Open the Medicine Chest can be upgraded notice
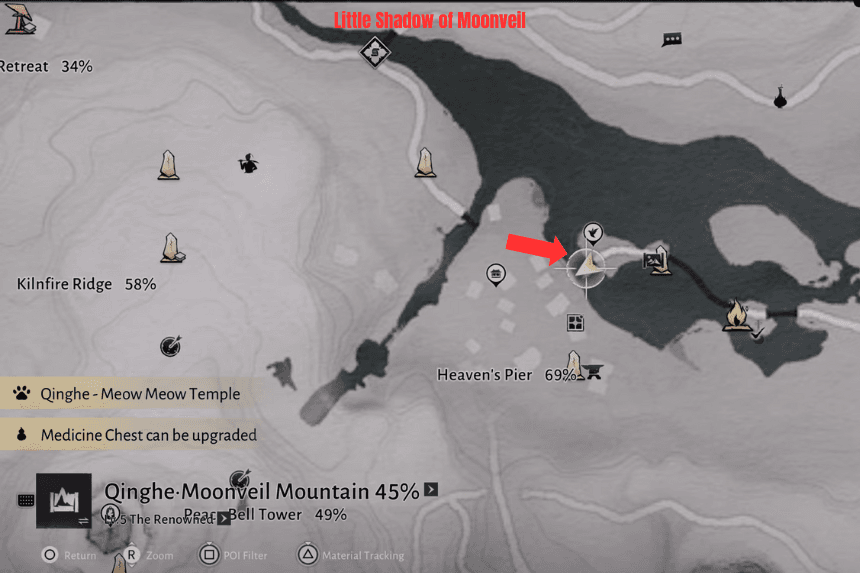 (x=138, y=435)
